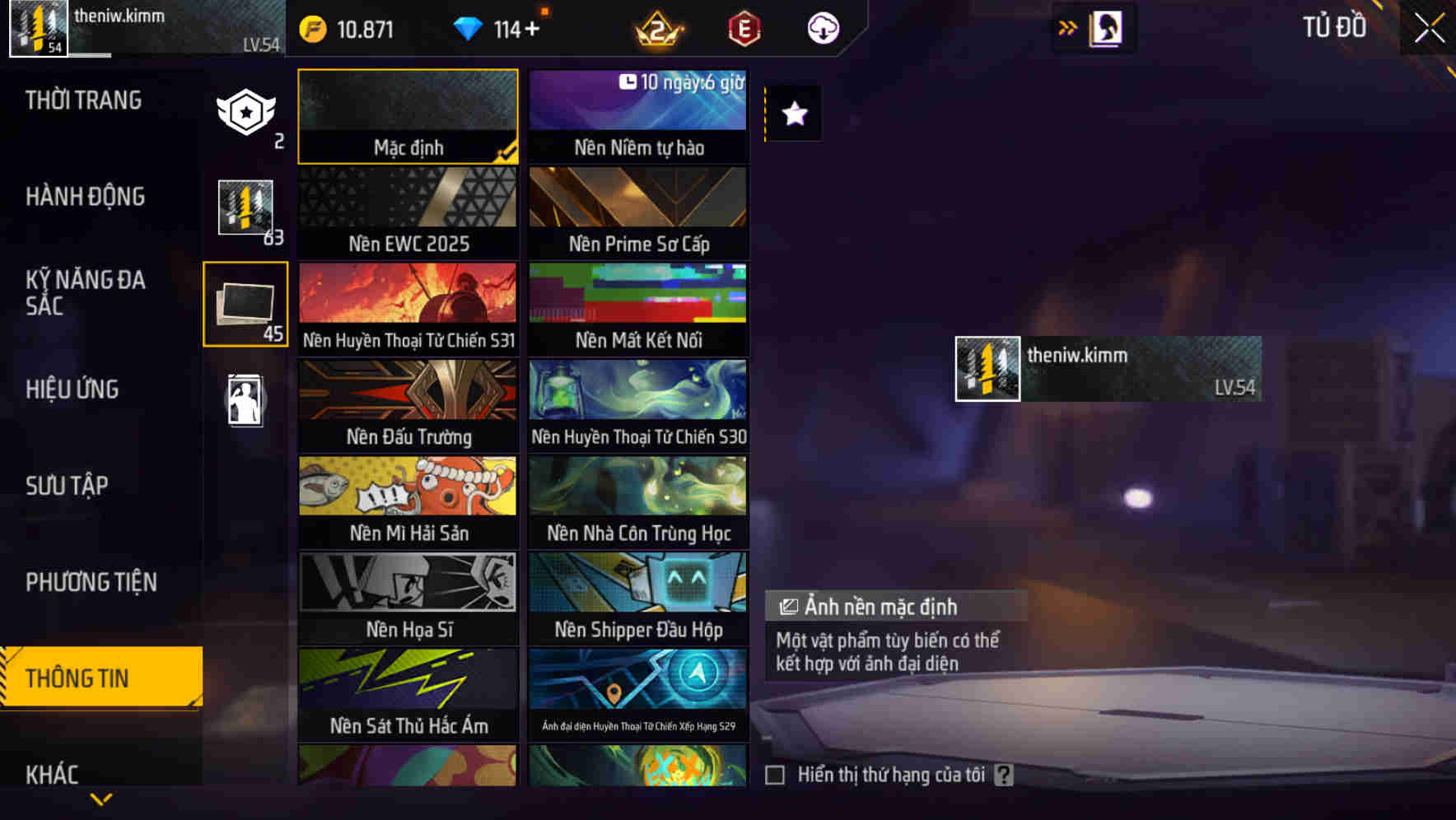Open the download cloud icon in top bar
The image size is (1456, 820).
click(x=823, y=27)
